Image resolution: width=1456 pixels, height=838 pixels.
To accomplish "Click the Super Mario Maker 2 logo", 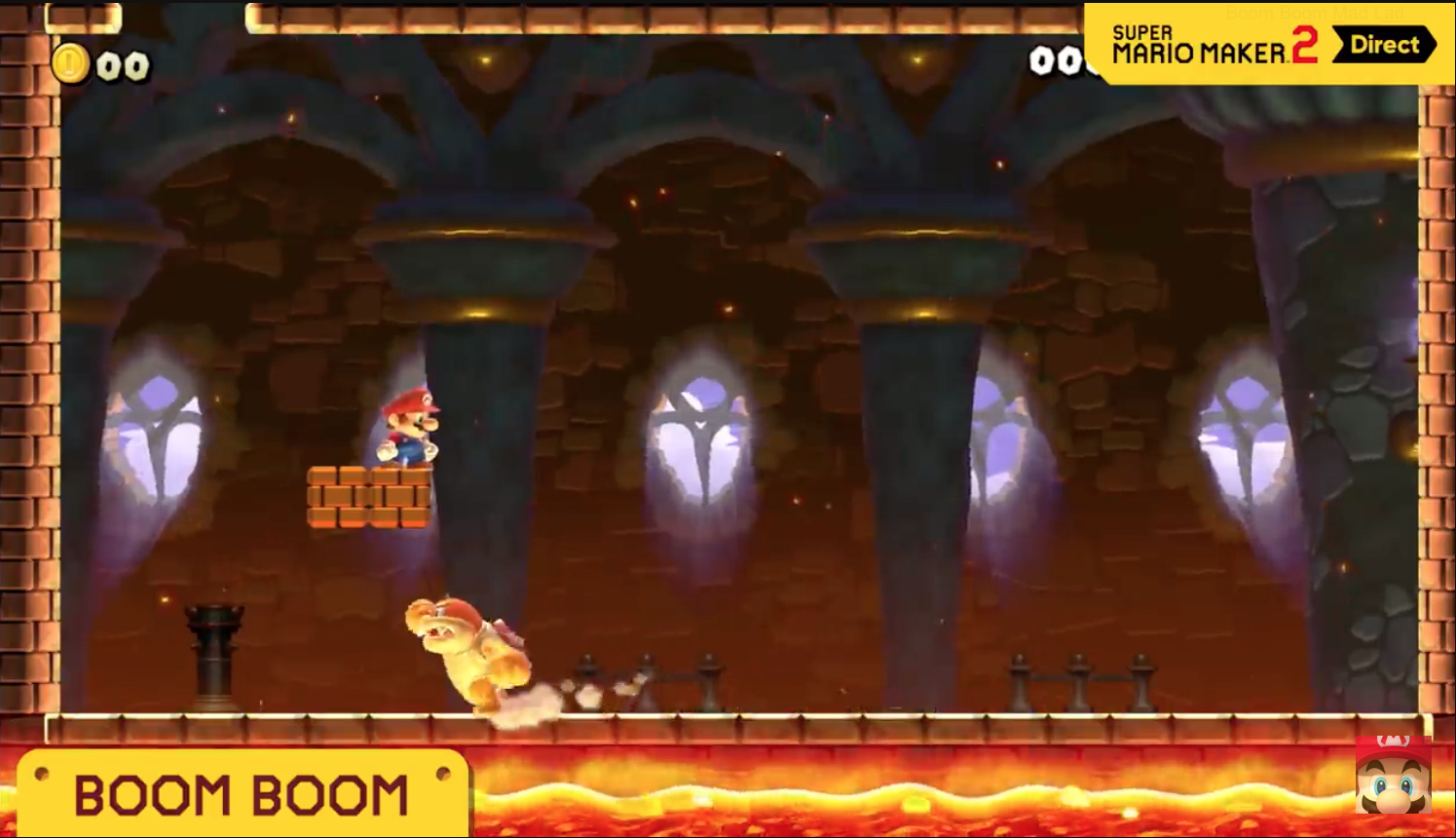I will 1198,44.
